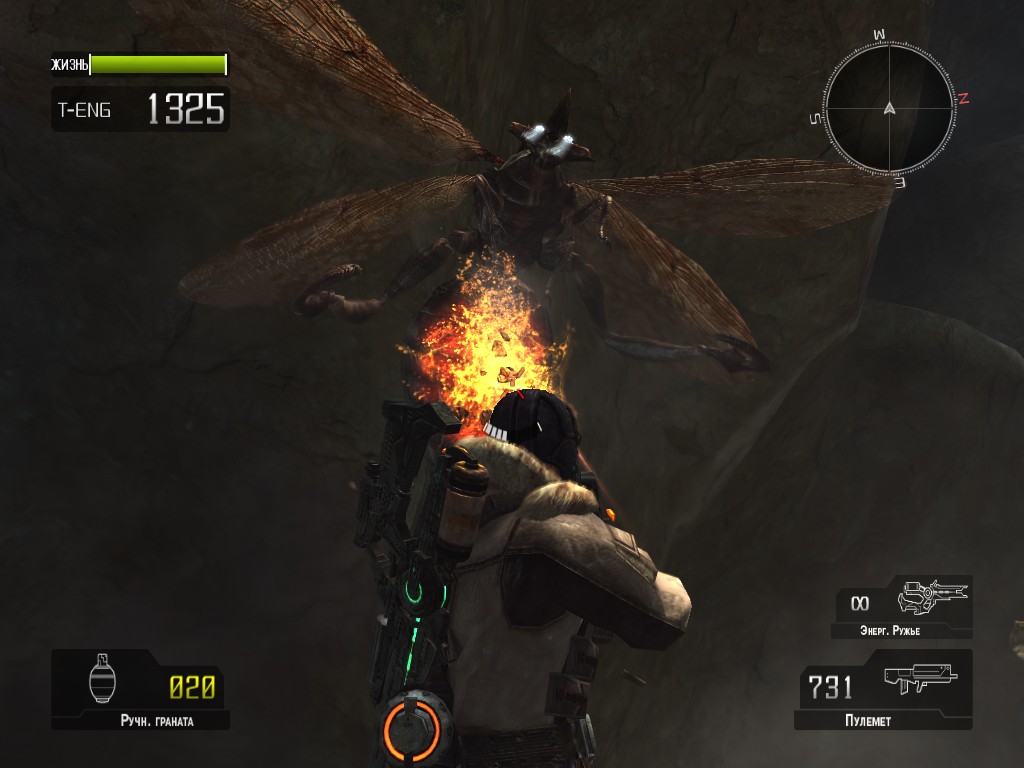Select the machine gun weapon slot
1024x768 pixels.
coord(883,689)
